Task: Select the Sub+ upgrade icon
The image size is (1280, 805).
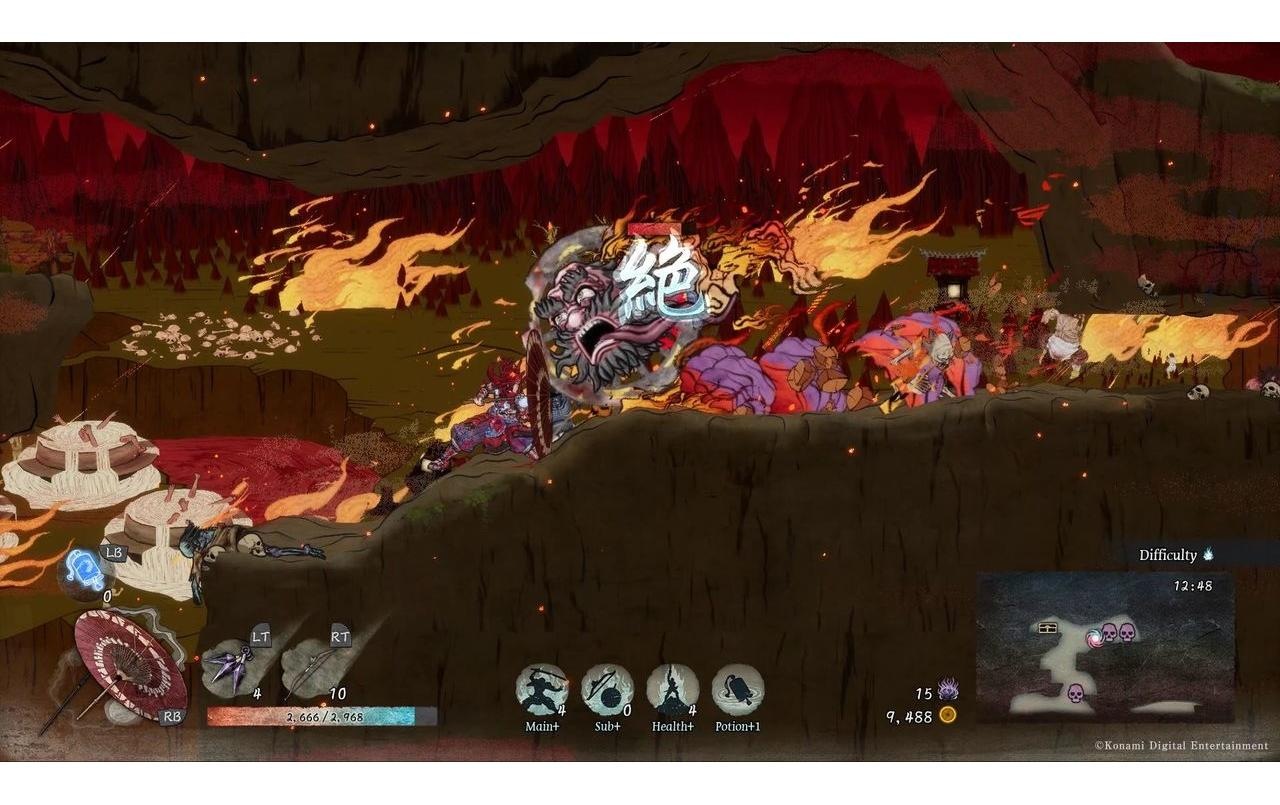Action: point(607,688)
